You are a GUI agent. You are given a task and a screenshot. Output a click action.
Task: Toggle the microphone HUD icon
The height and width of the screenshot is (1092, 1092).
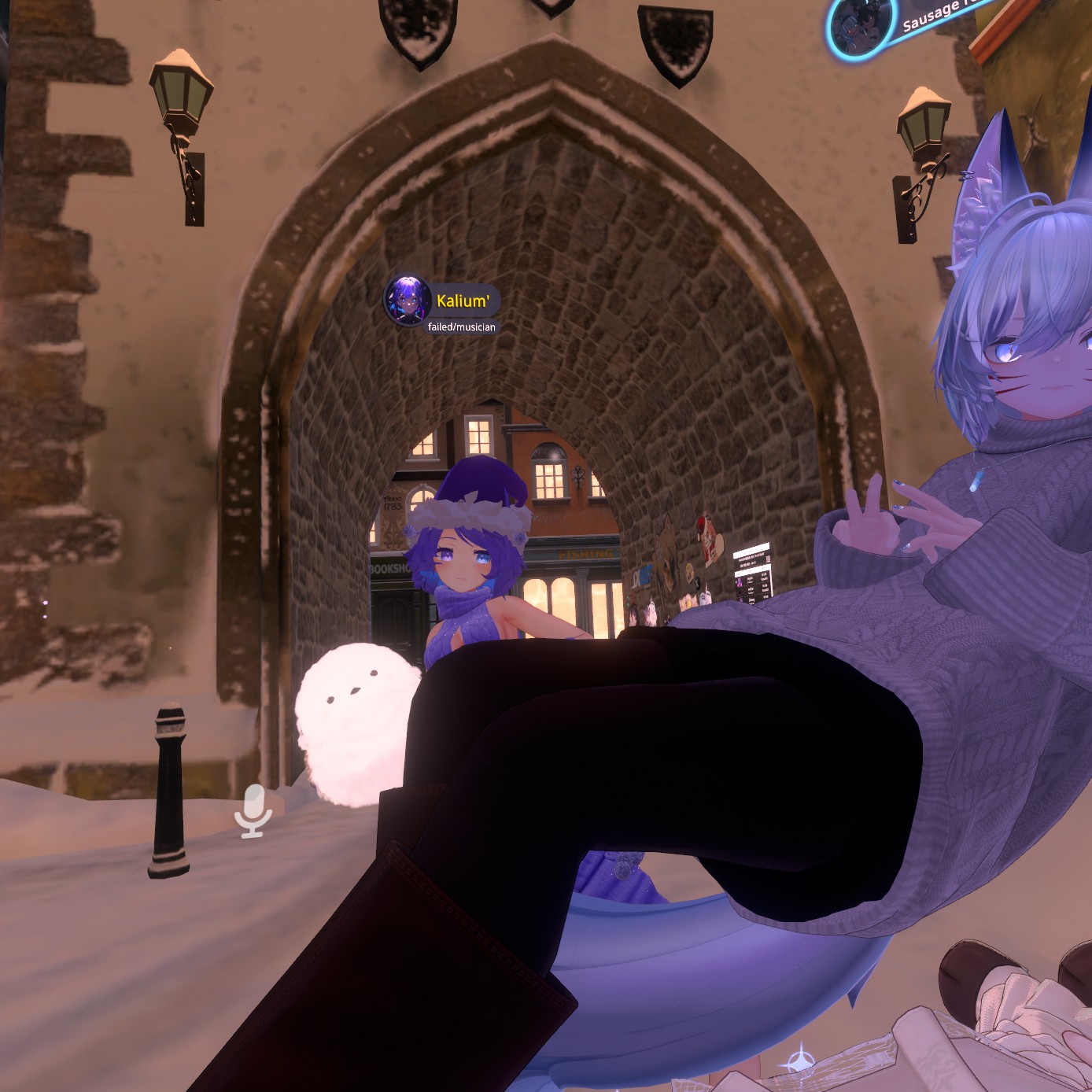tap(253, 810)
